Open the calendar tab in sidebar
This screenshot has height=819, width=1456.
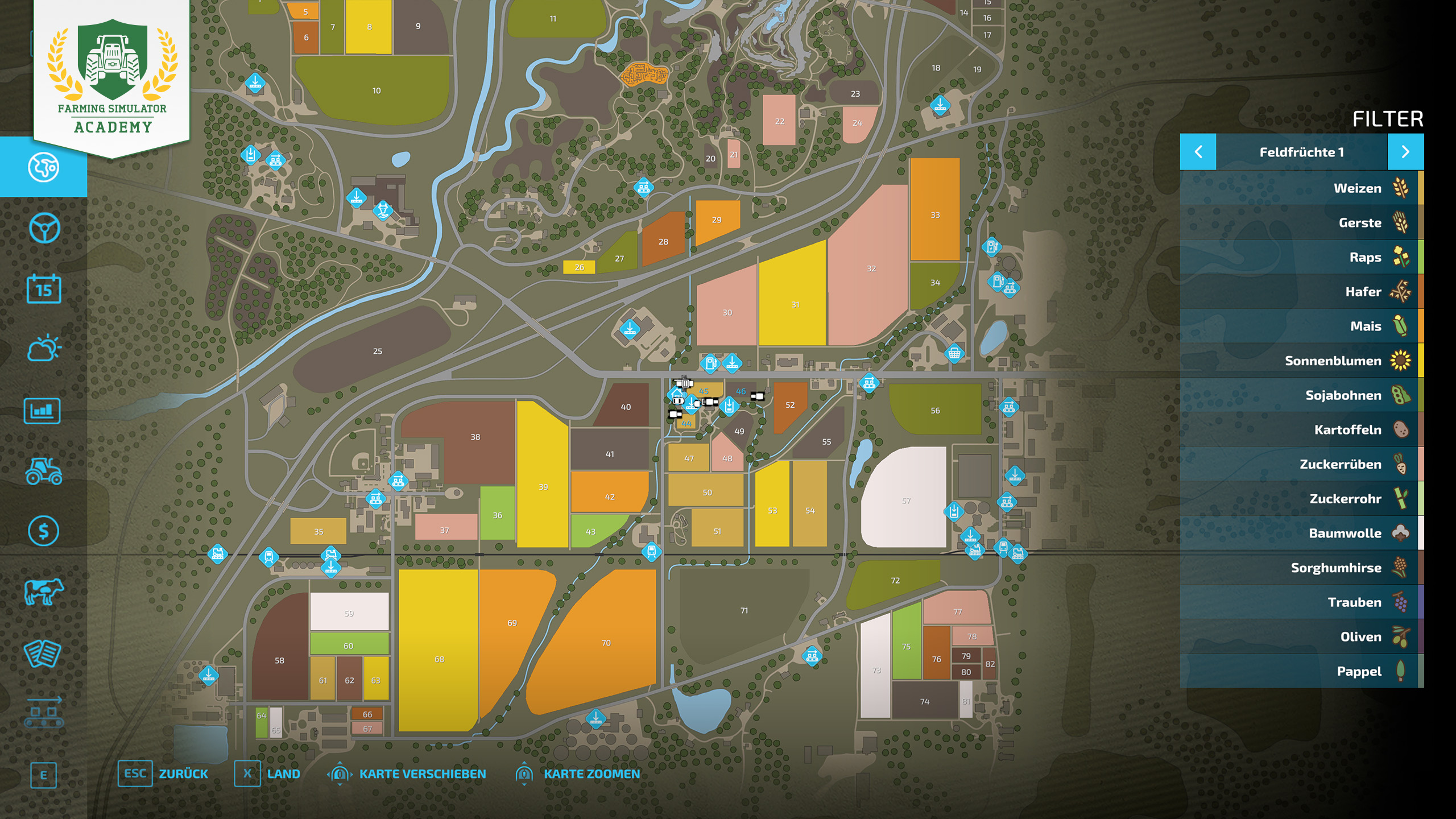click(44, 289)
